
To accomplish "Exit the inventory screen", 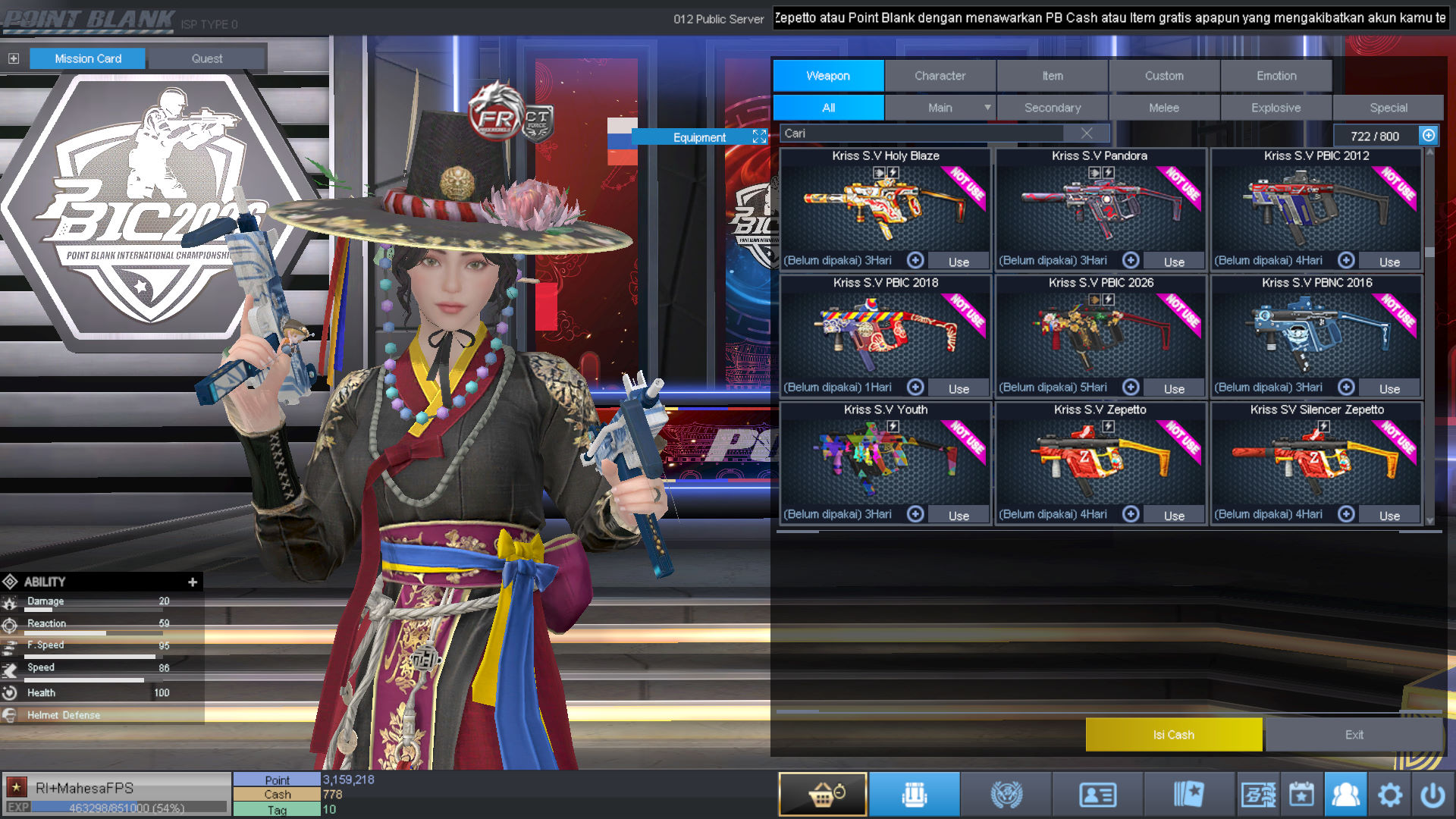I will (x=1354, y=734).
